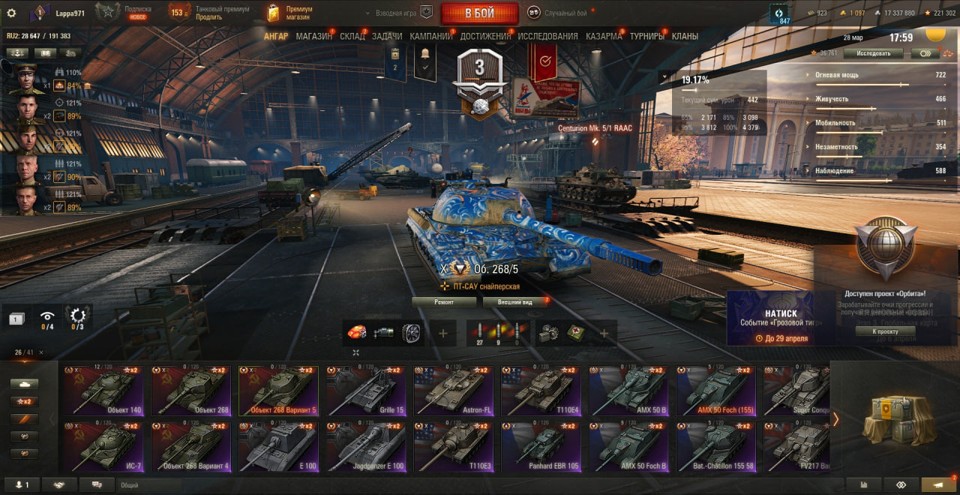Go to the ЗАДАЧИ tab
The image size is (960, 495).
point(387,36)
